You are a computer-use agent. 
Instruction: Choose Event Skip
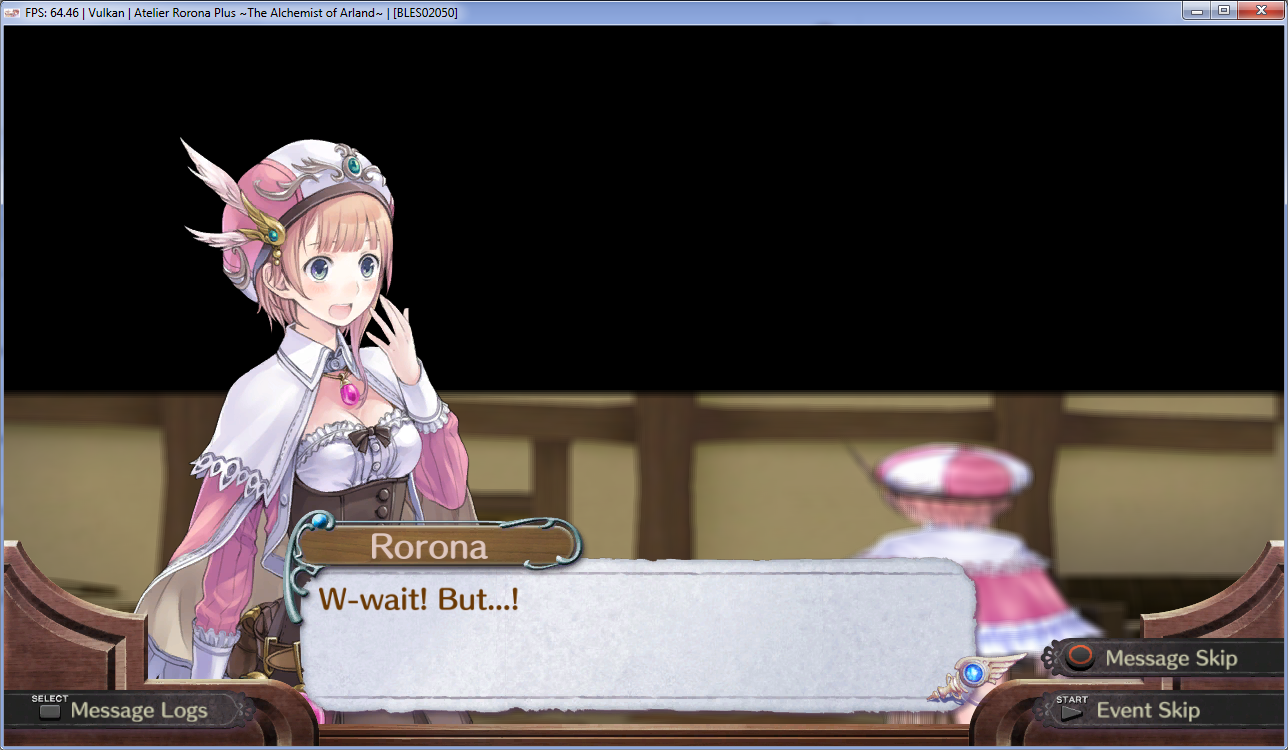click(x=1135, y=710)
